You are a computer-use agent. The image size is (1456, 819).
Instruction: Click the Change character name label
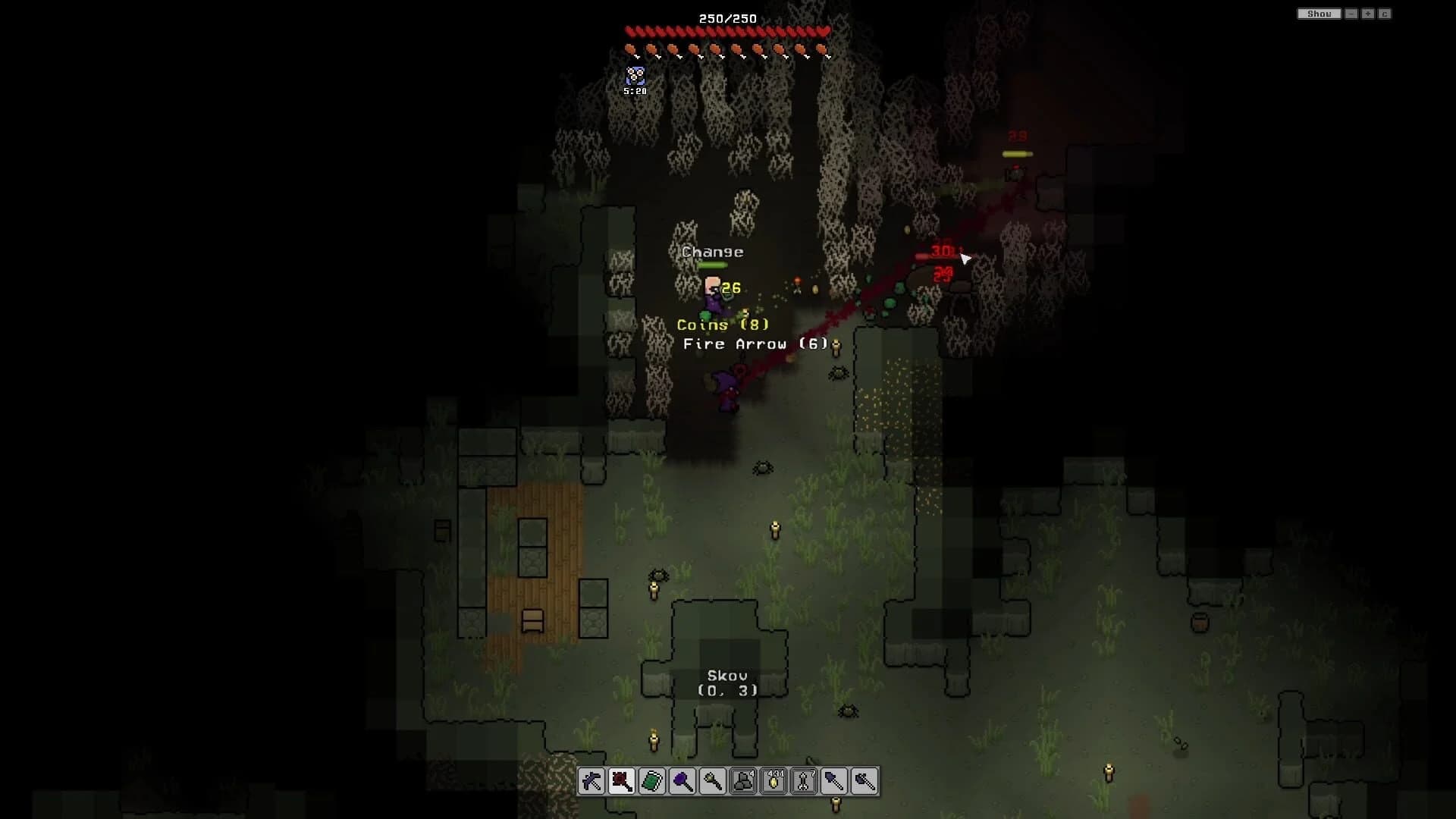(x=711, y=251)
